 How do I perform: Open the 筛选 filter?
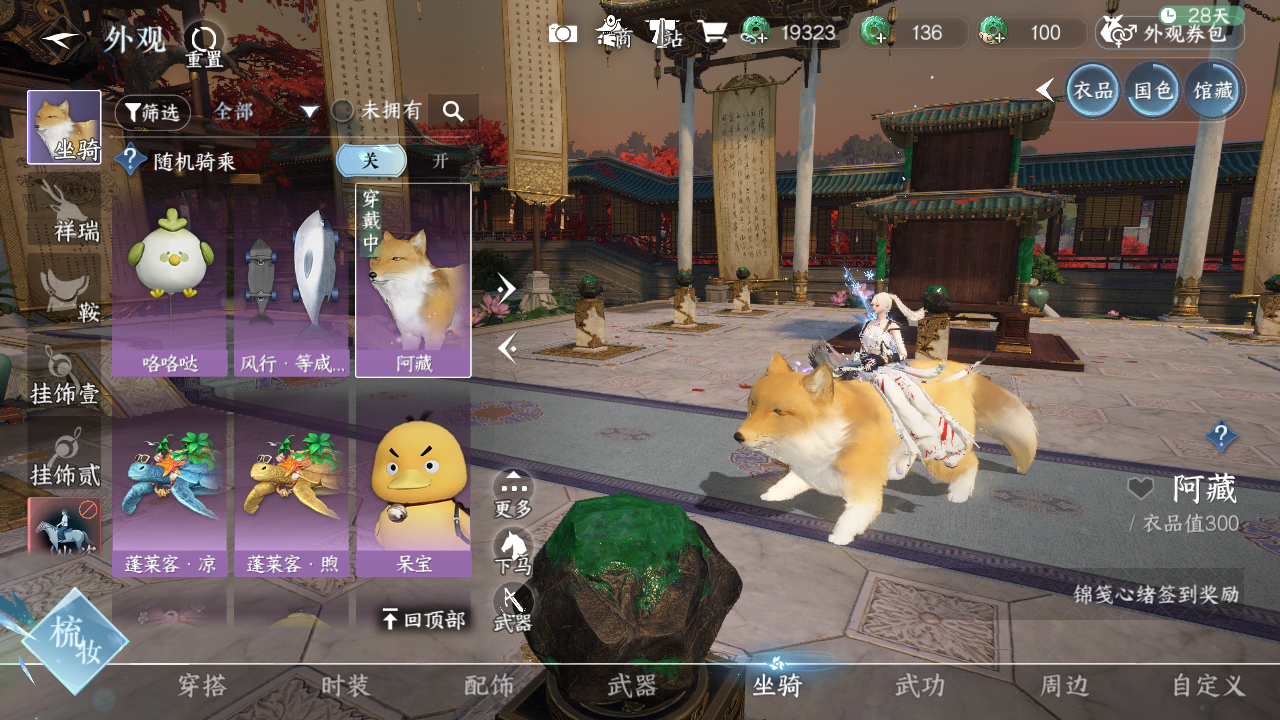(152, 112)
